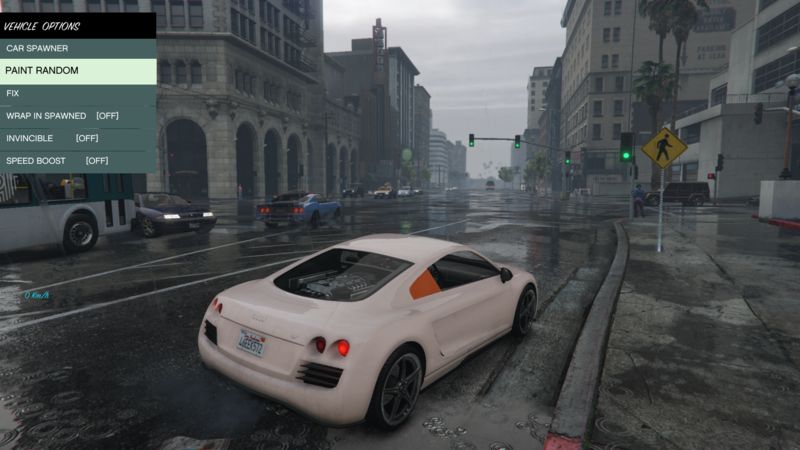This screenshot has width=800, height=450.
Task: Select the Paint Random option
Action: click(x=42, y=71)
